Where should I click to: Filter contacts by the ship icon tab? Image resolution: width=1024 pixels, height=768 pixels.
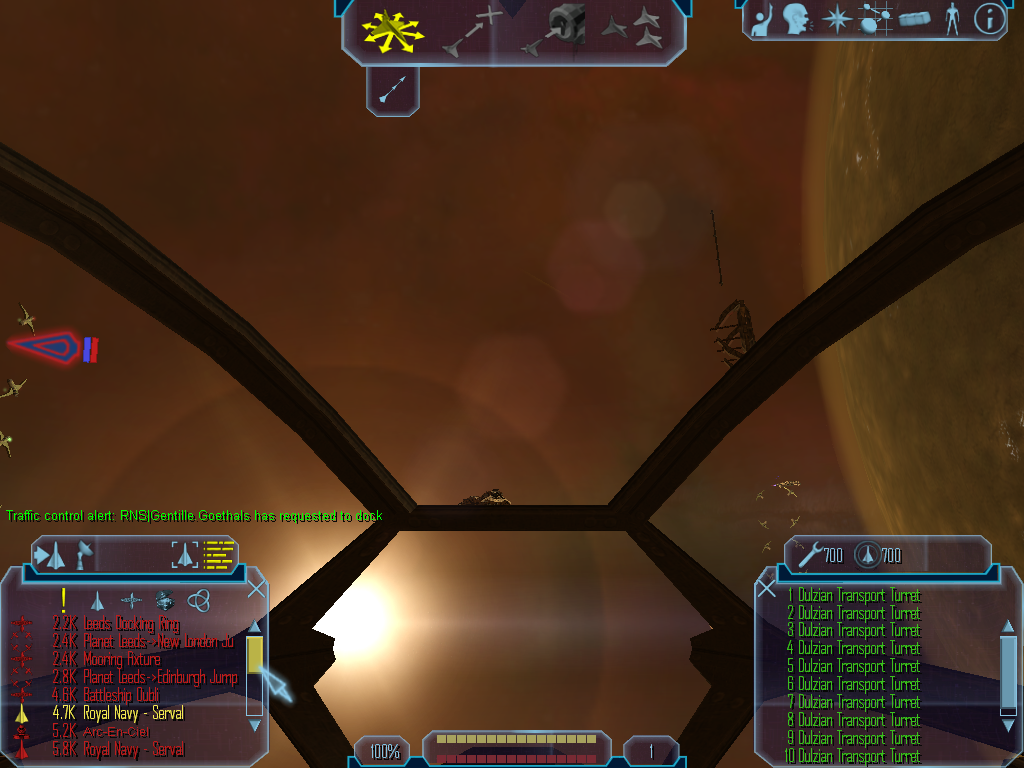pos(97,600)
